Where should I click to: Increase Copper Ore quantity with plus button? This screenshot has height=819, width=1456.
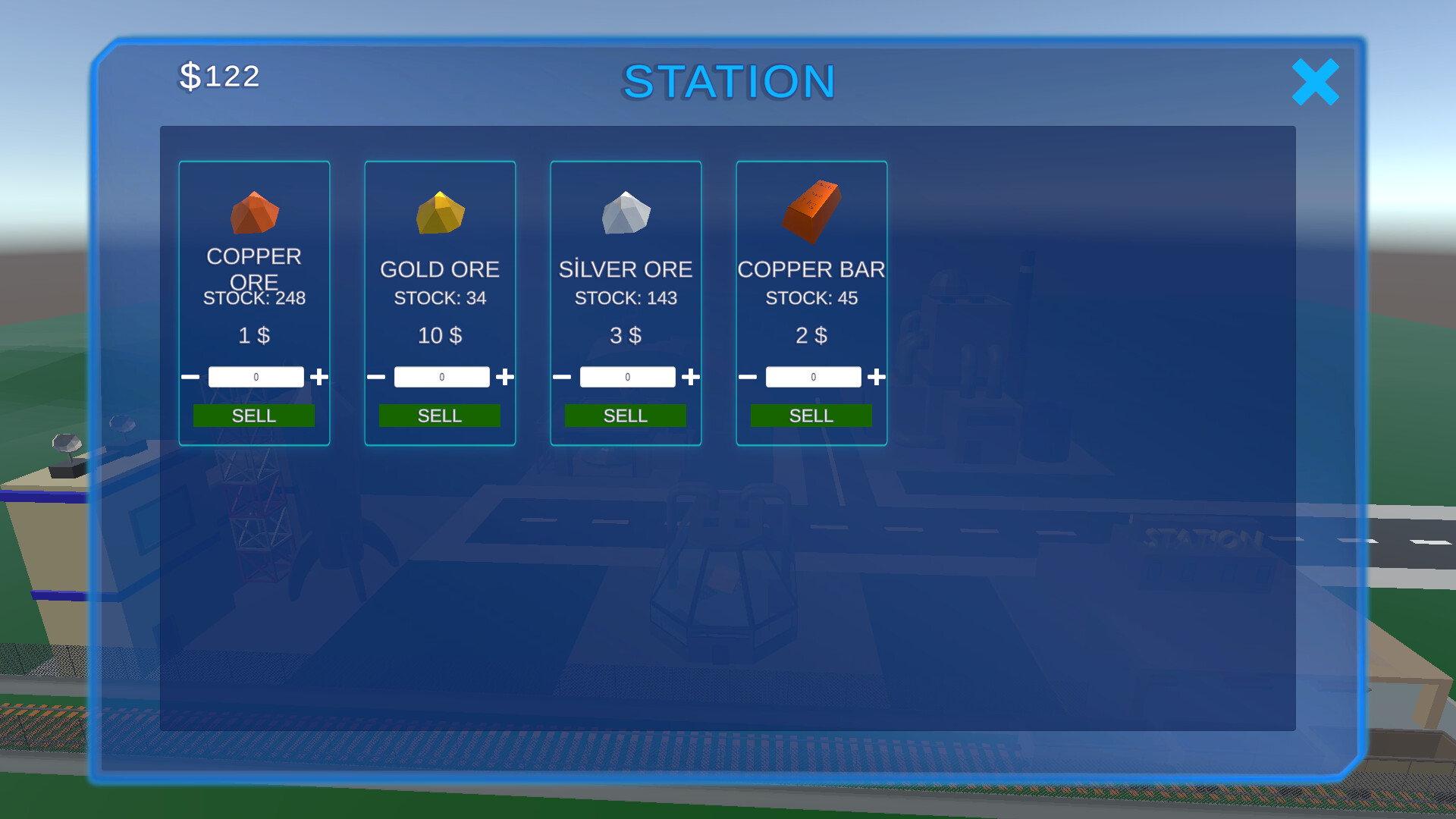(x=320, y=376)
